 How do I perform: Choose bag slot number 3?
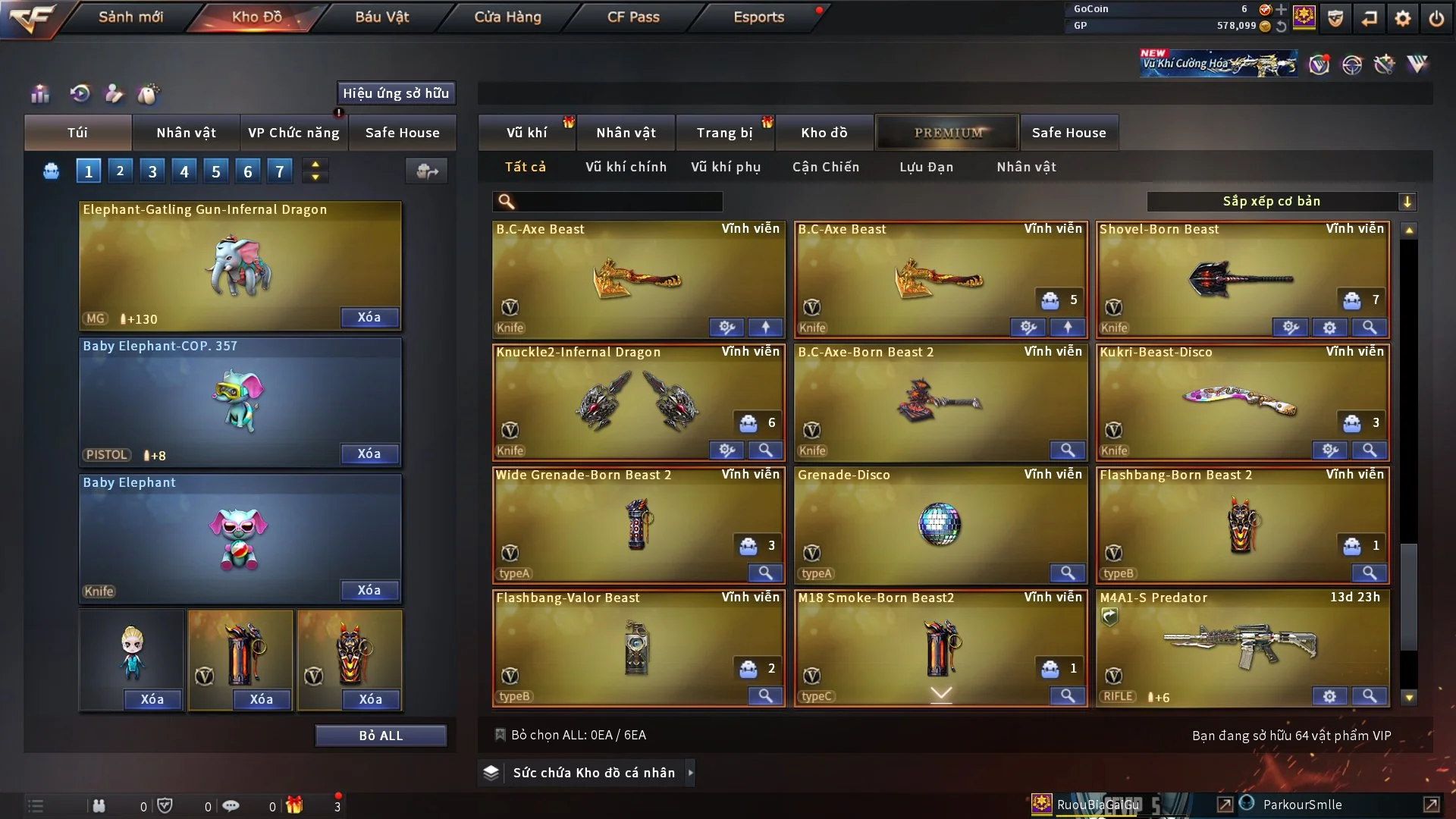point(152,171)
